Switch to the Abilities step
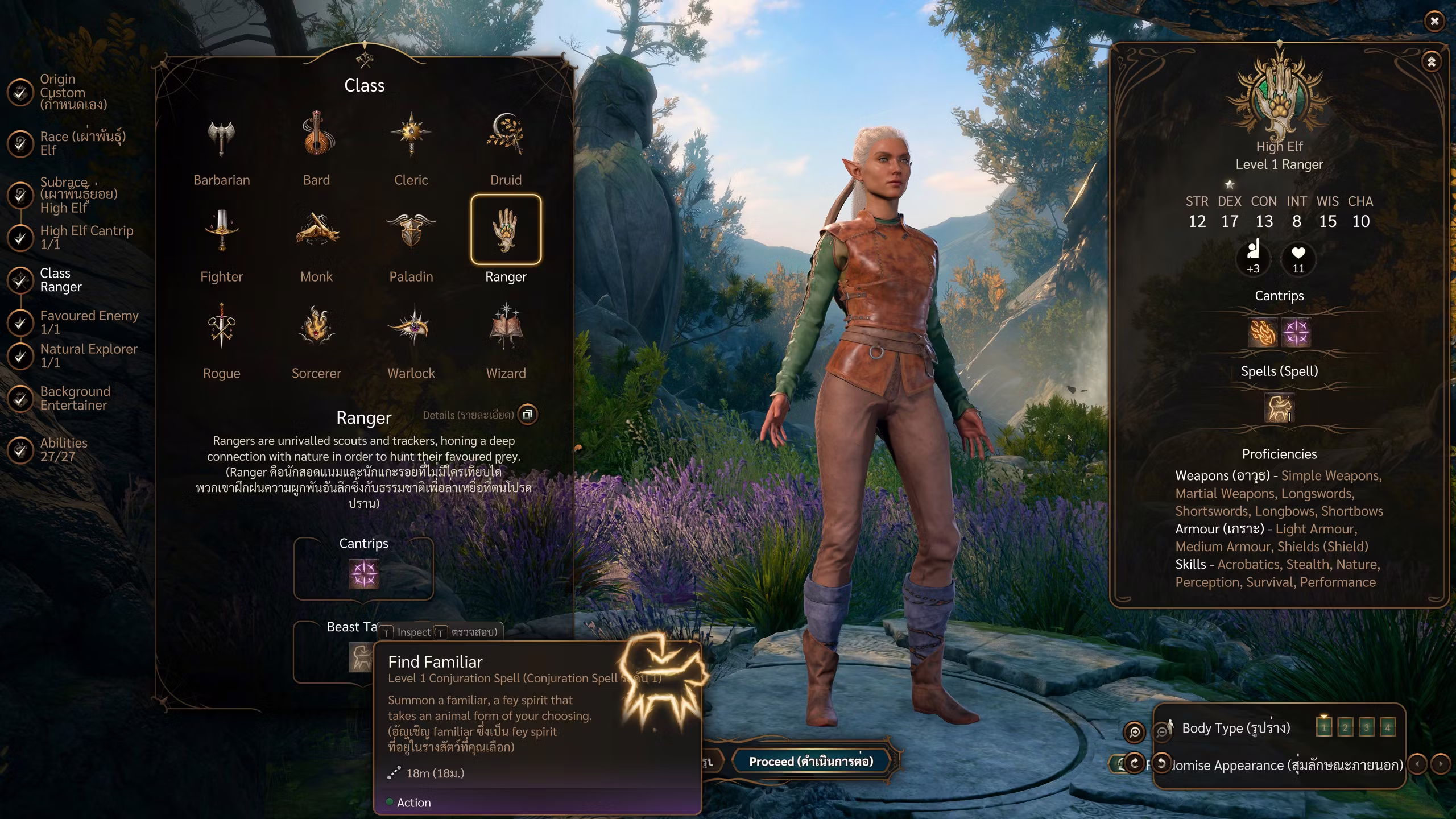 pos(63,449)
